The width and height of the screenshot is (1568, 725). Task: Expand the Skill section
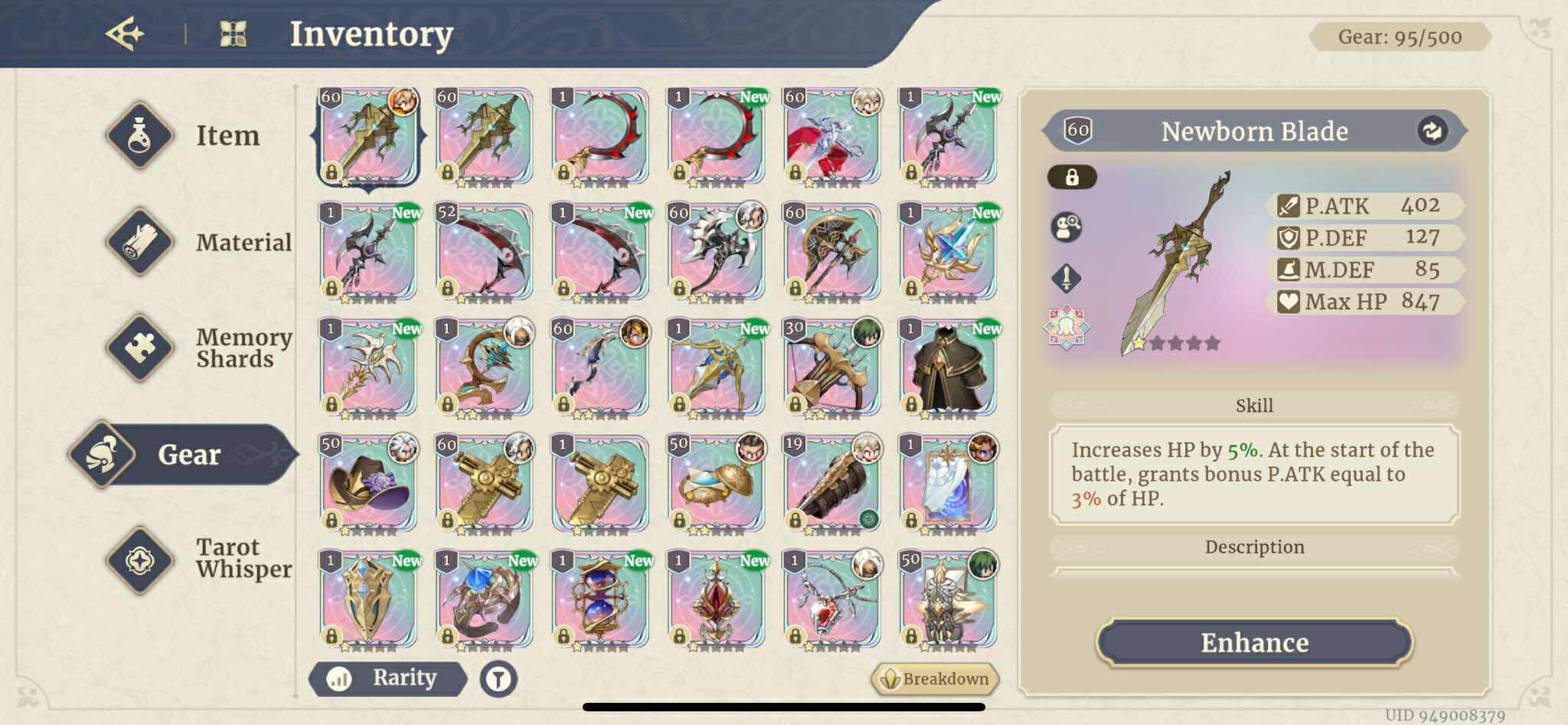pos(1254,405)
